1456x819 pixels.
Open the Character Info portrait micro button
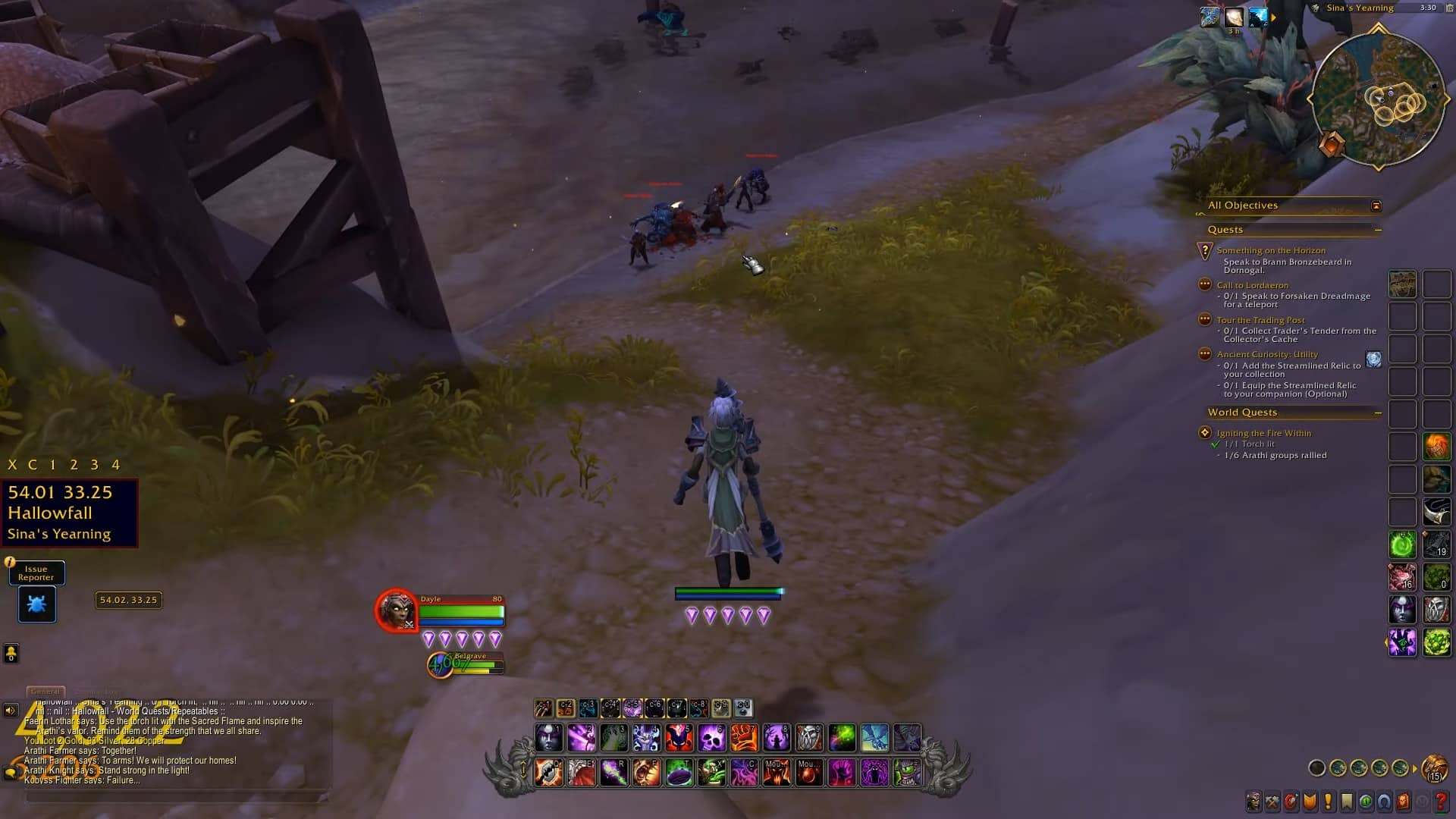pyautogui.click(x=1255, y=801)
